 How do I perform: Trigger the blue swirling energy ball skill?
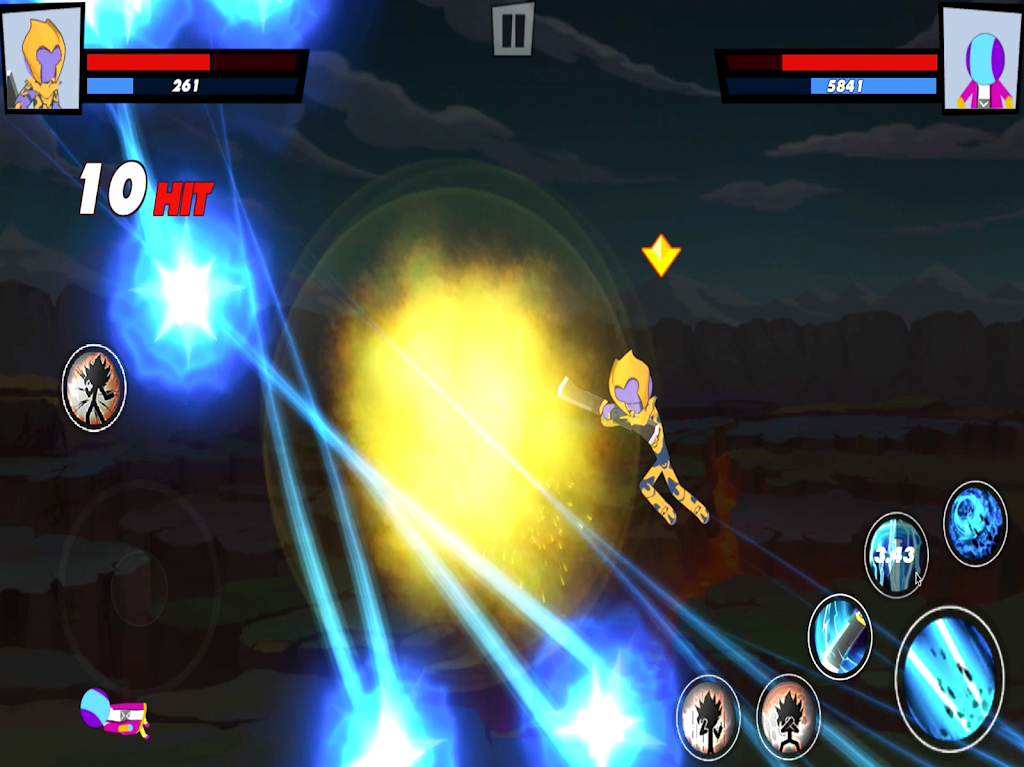click(x=975, y=523)
